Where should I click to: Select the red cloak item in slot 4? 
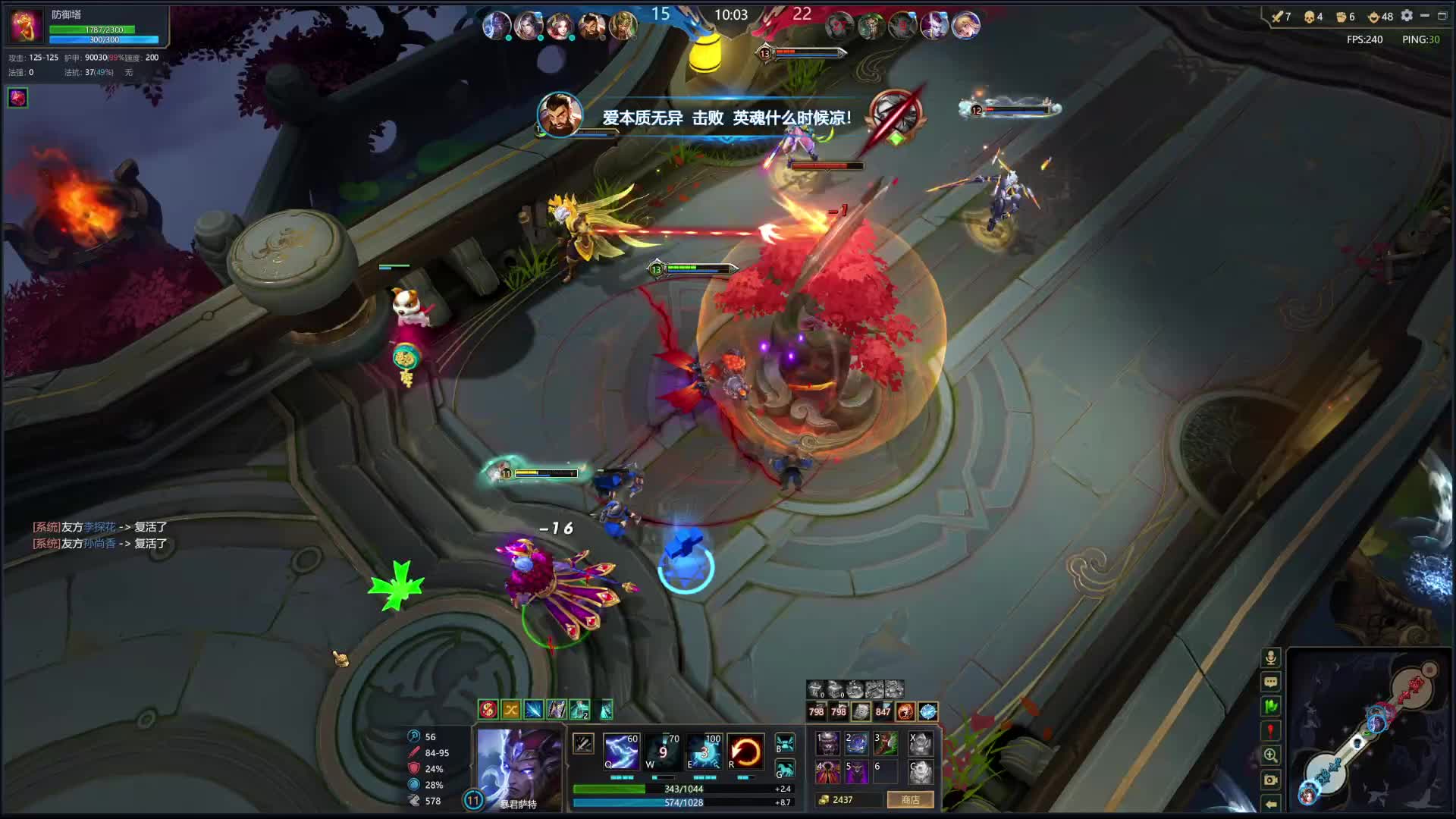(x=827, y=772)
